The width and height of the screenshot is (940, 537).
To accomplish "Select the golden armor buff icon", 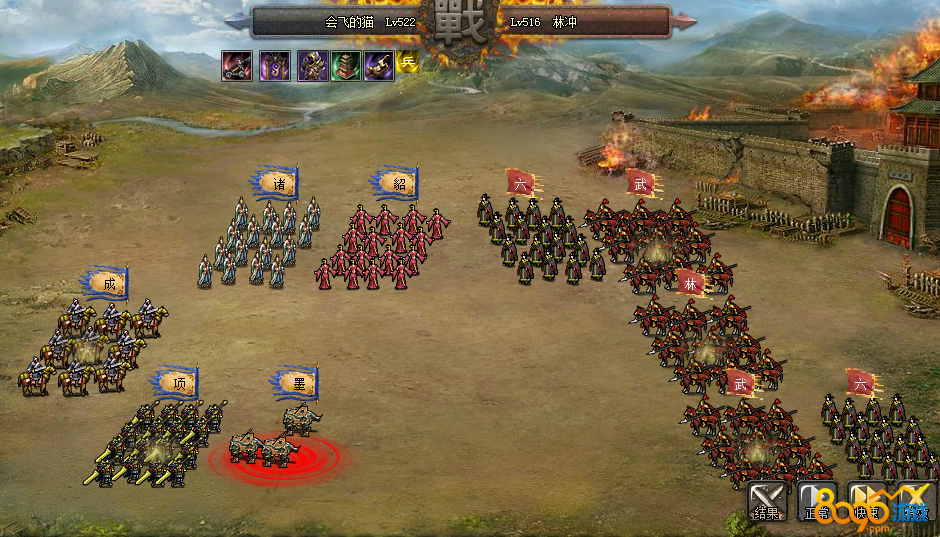I will 313,66.
